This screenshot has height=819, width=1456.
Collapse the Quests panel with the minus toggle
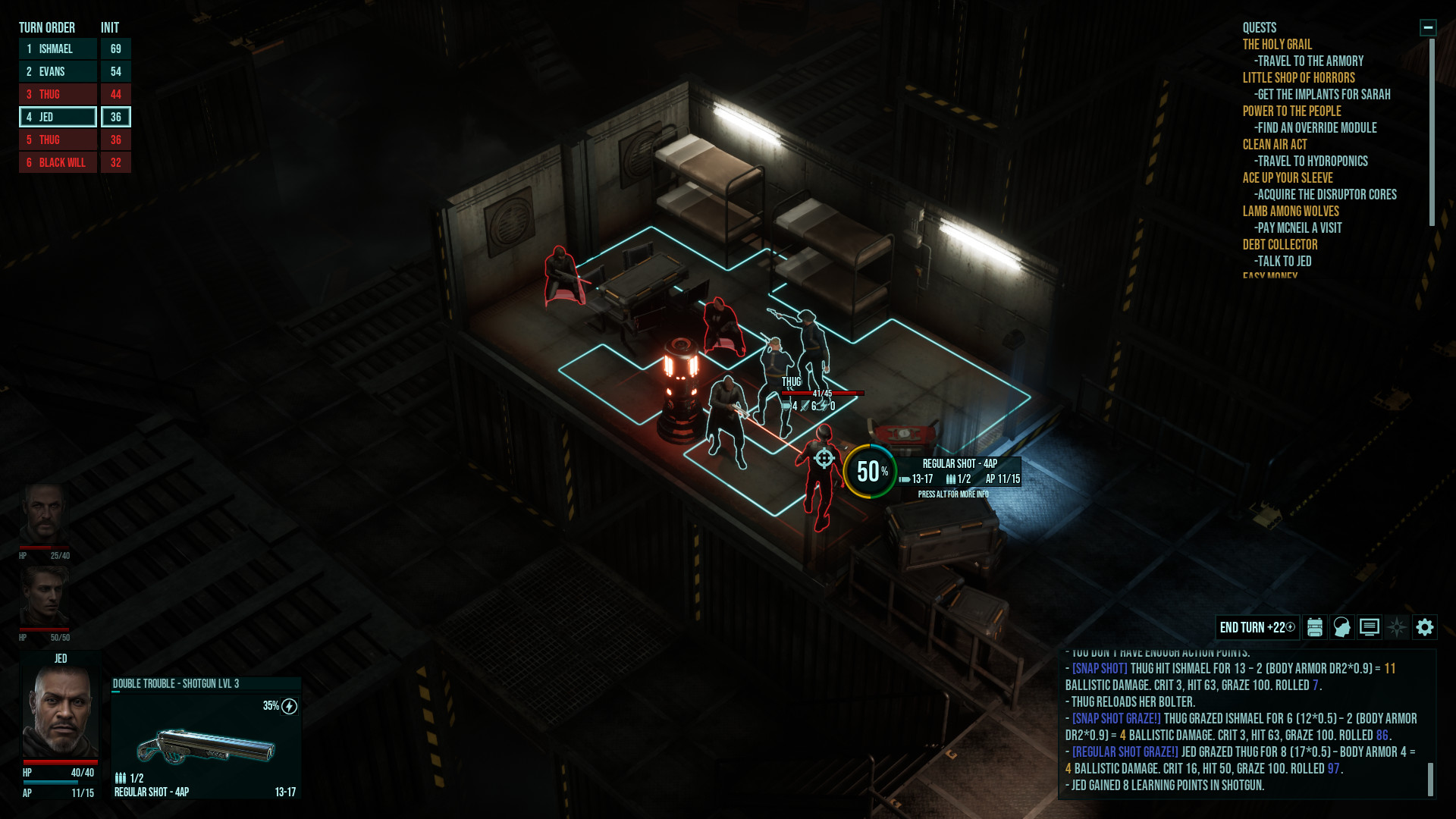[x=1427, y=27]
